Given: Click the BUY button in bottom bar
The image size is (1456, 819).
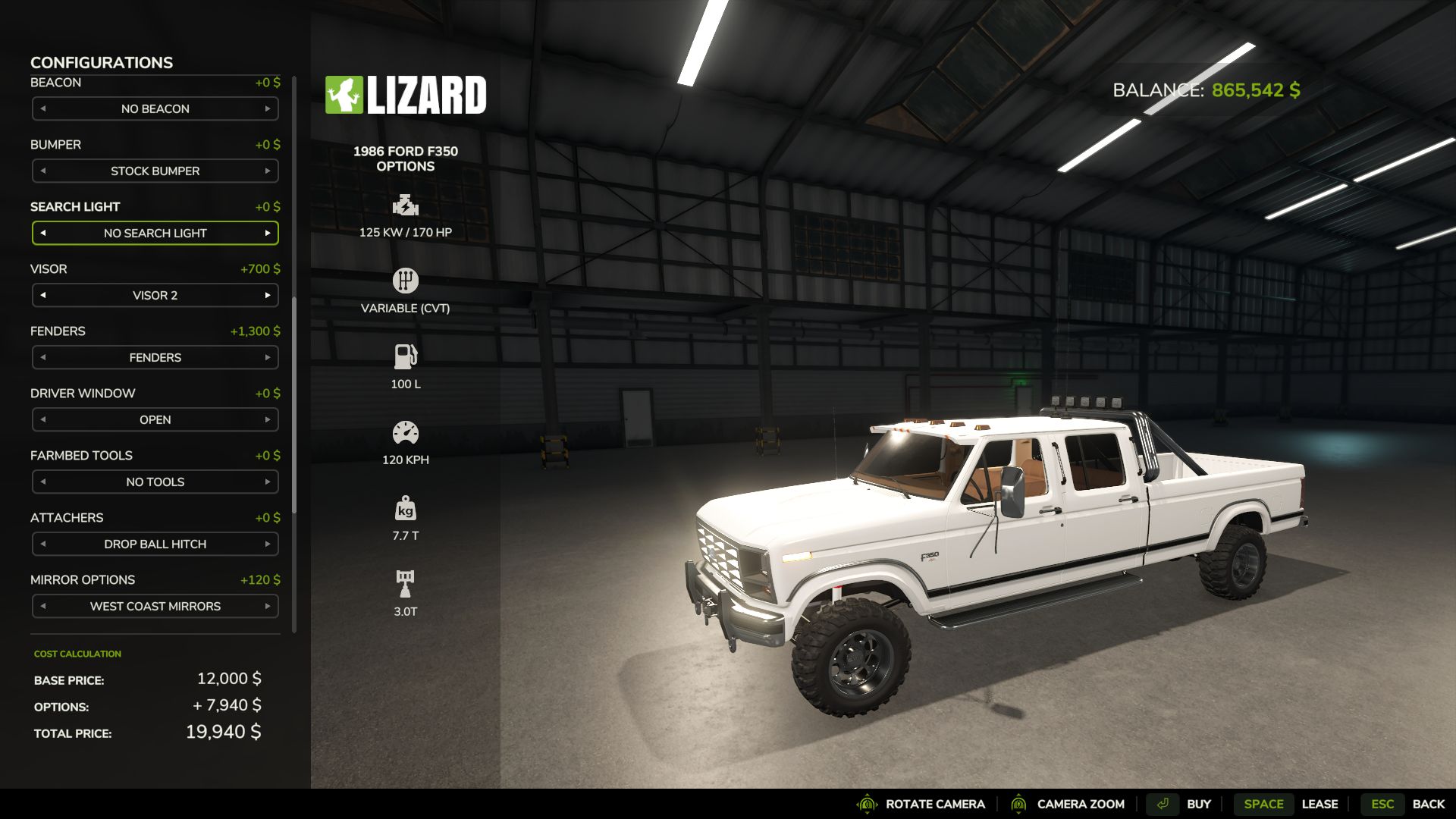Looking at the screenshot, I should coord(1199,804).
